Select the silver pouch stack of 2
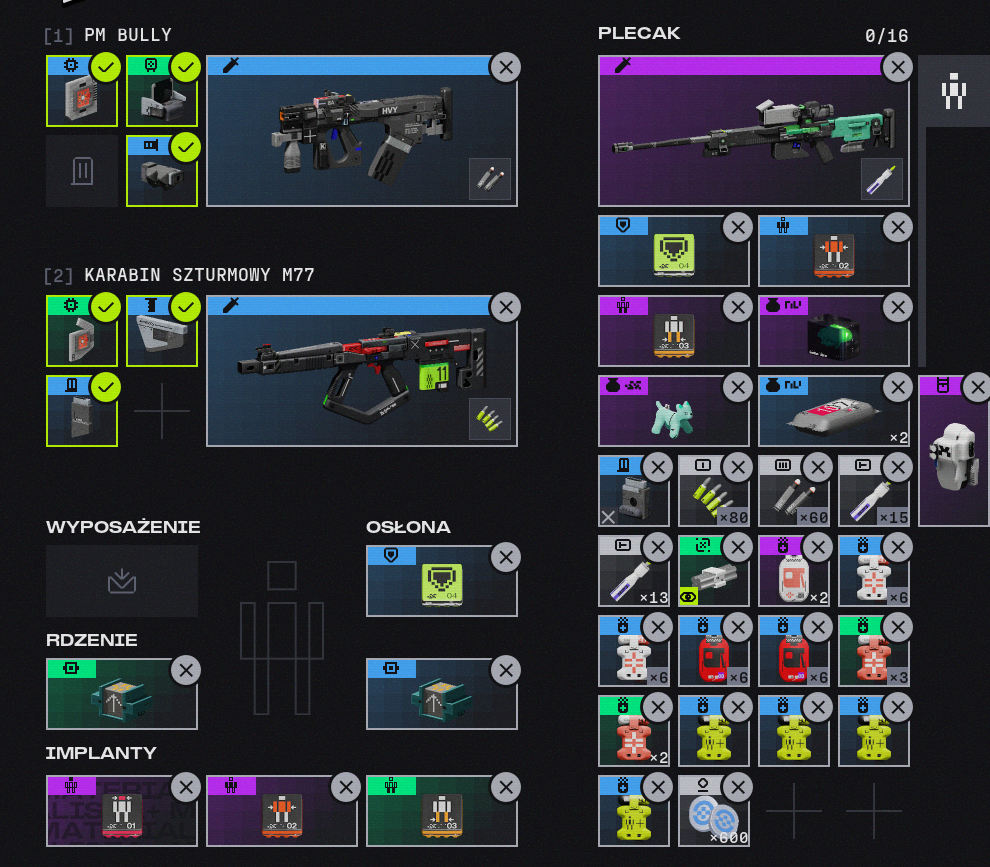The width and height of the screenshot is (990, 867). [832, 412]
